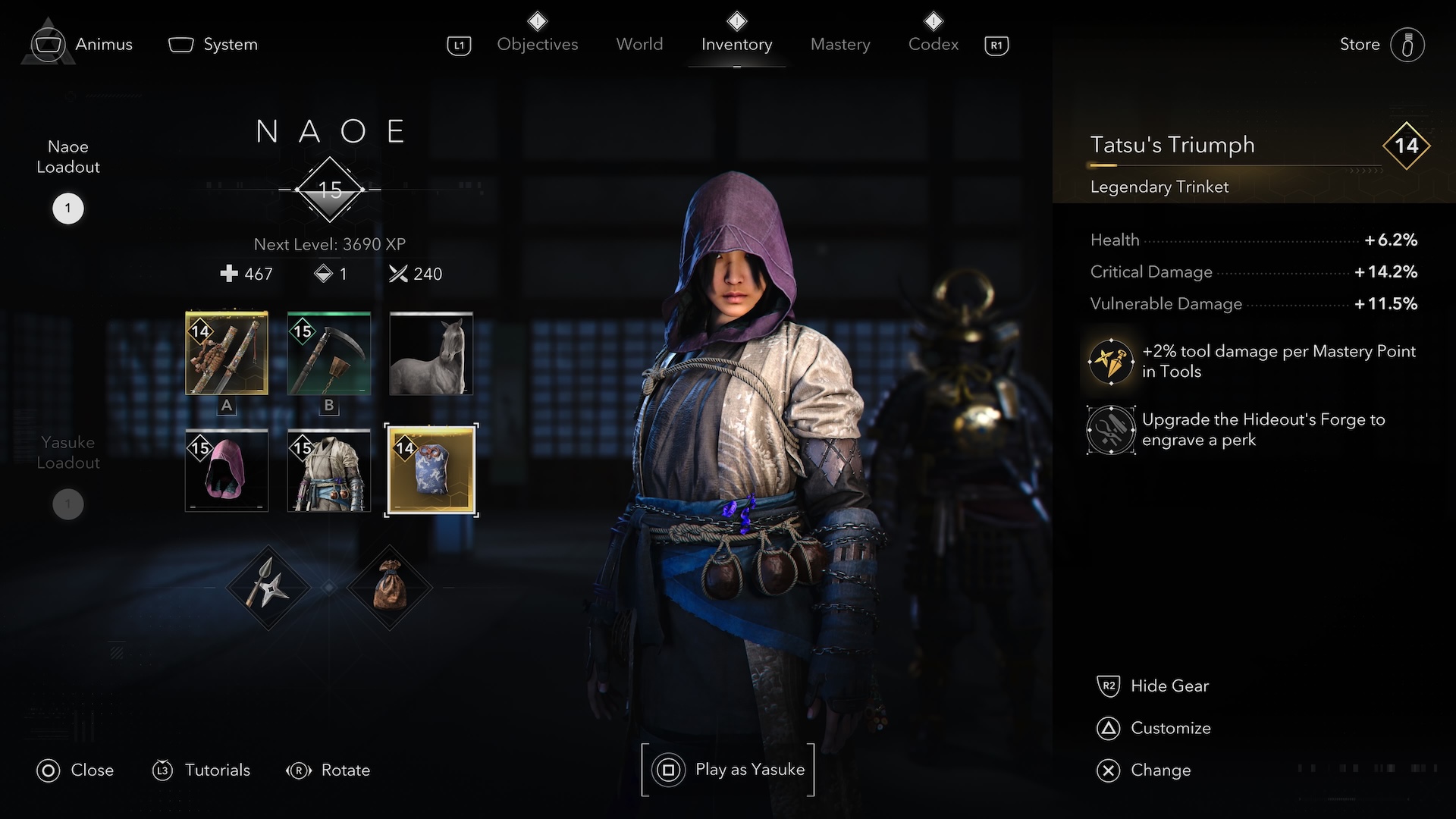
Task: Open the shuriken and kunai tools slot
Action: (x=268, y=588)
